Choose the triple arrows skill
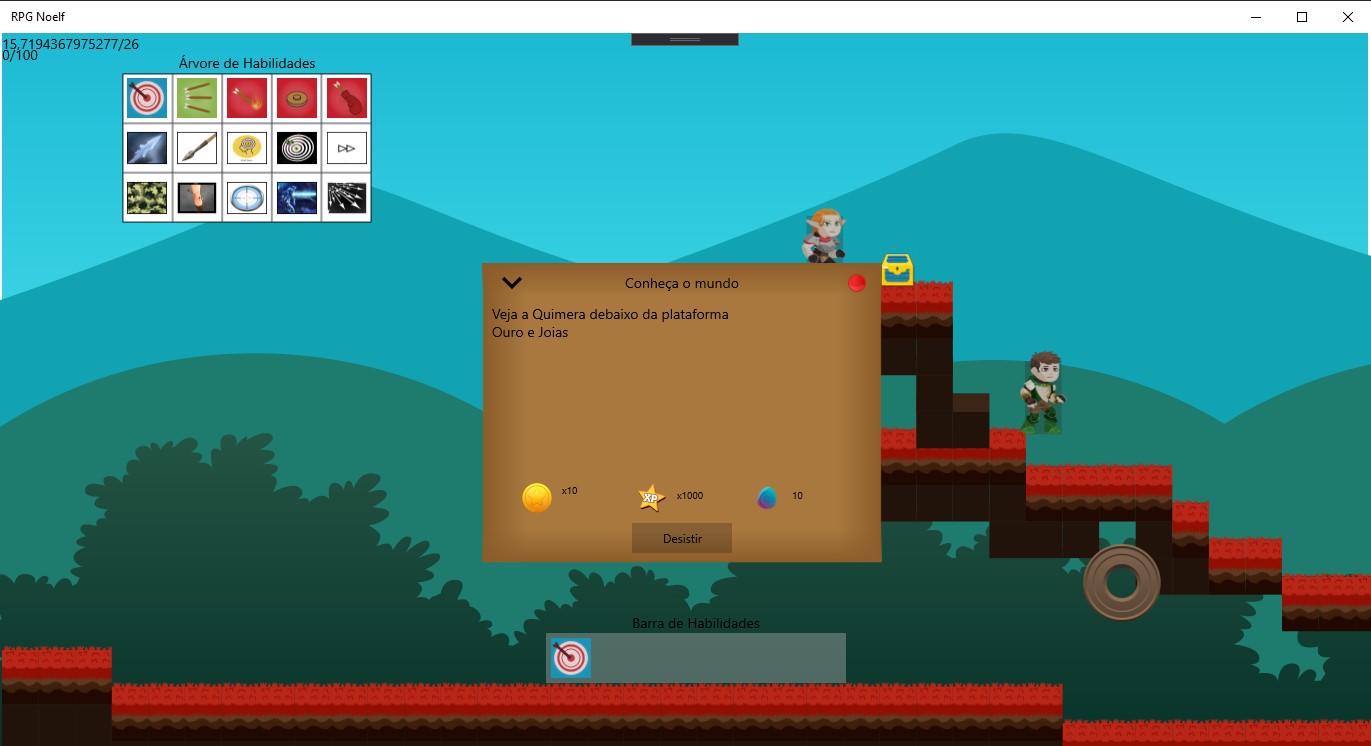The height and width of the screenshot is (746, 1371). click(x=197, y=97)
